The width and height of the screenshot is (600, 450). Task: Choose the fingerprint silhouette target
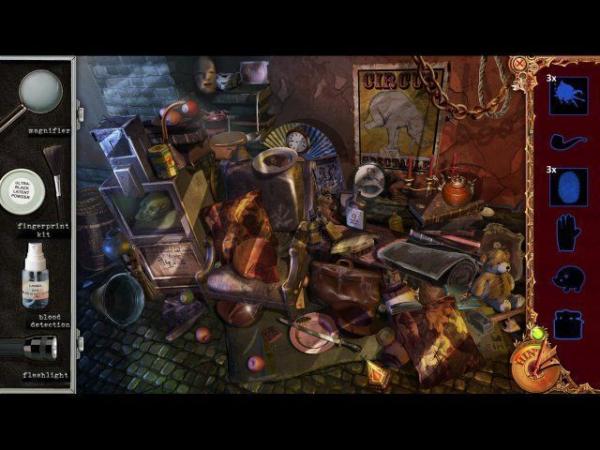pyautogui.click(x=567, y=188)
